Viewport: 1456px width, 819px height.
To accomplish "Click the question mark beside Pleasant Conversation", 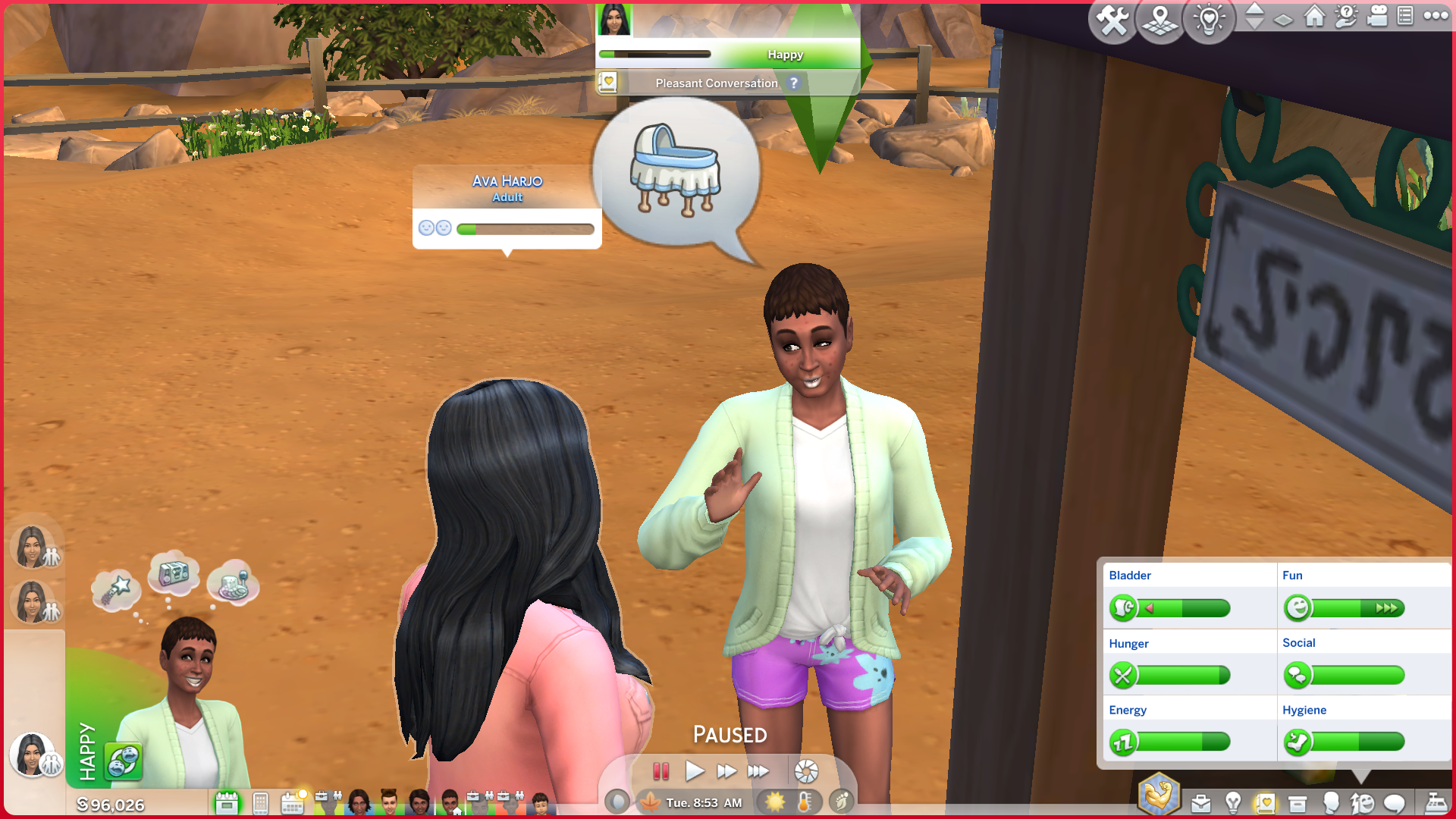I will coord(793,83).
